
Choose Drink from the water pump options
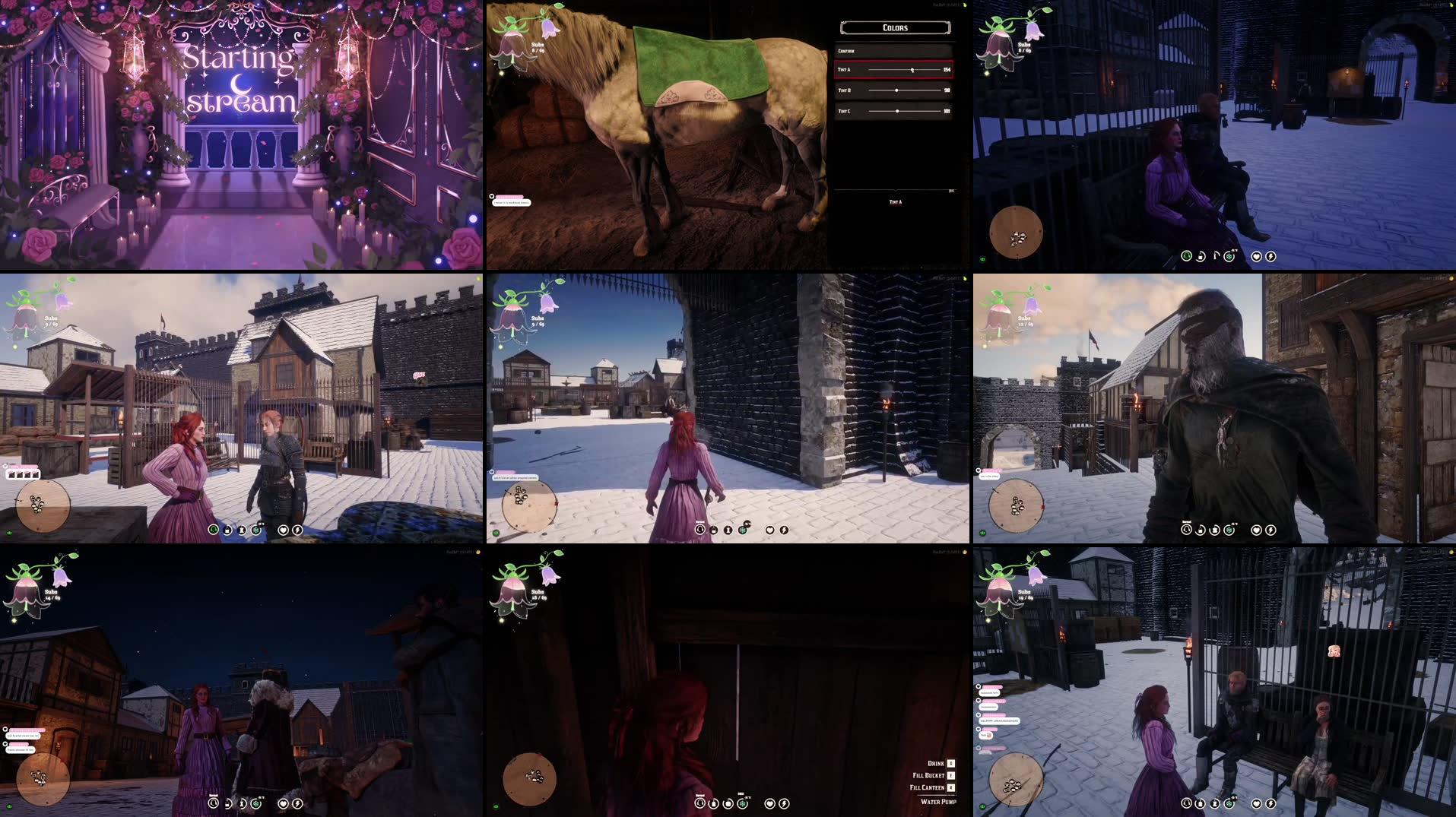[x=935, y=764]
